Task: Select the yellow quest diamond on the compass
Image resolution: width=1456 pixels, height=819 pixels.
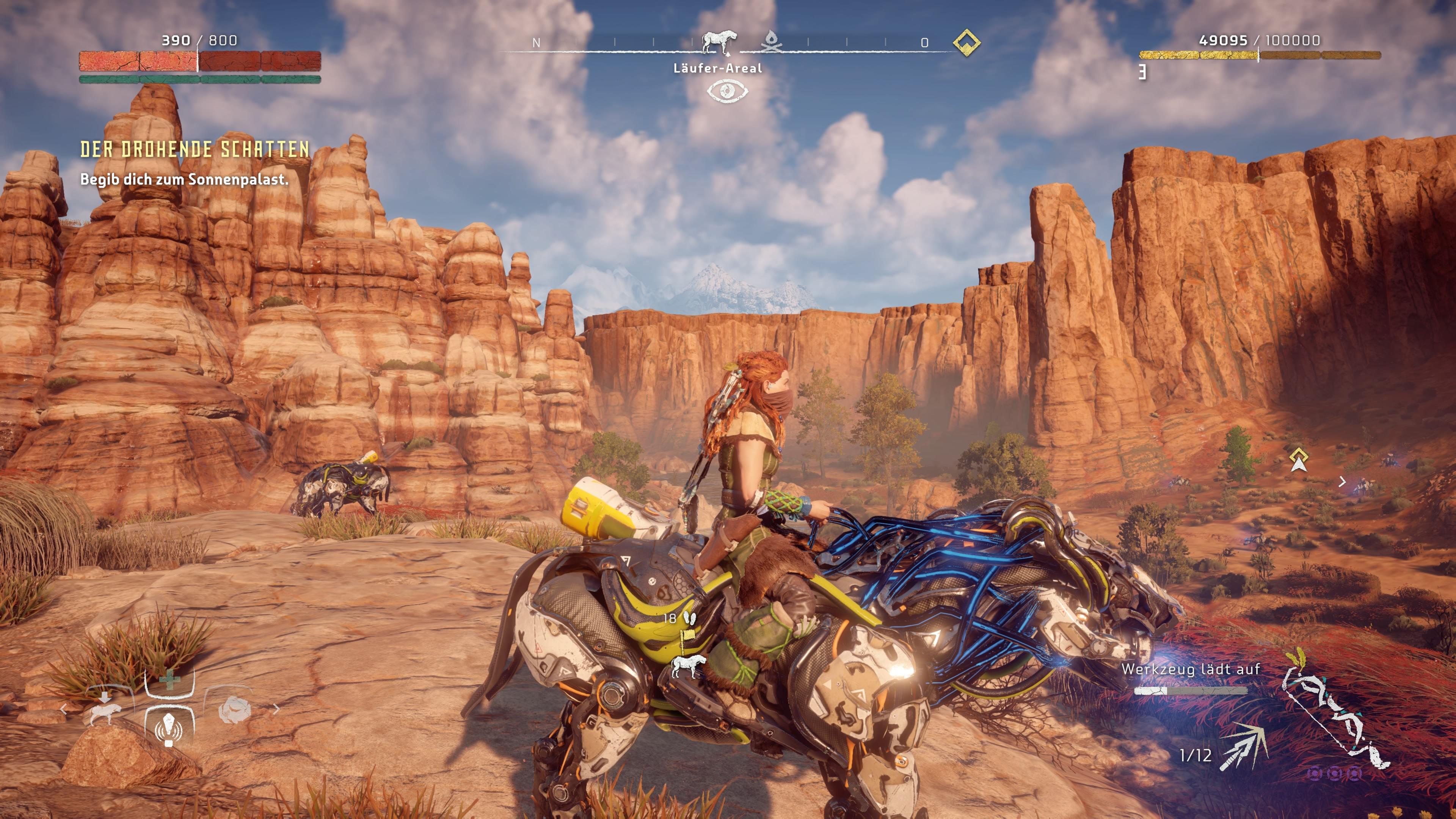Action: click(x=966, y=42)
